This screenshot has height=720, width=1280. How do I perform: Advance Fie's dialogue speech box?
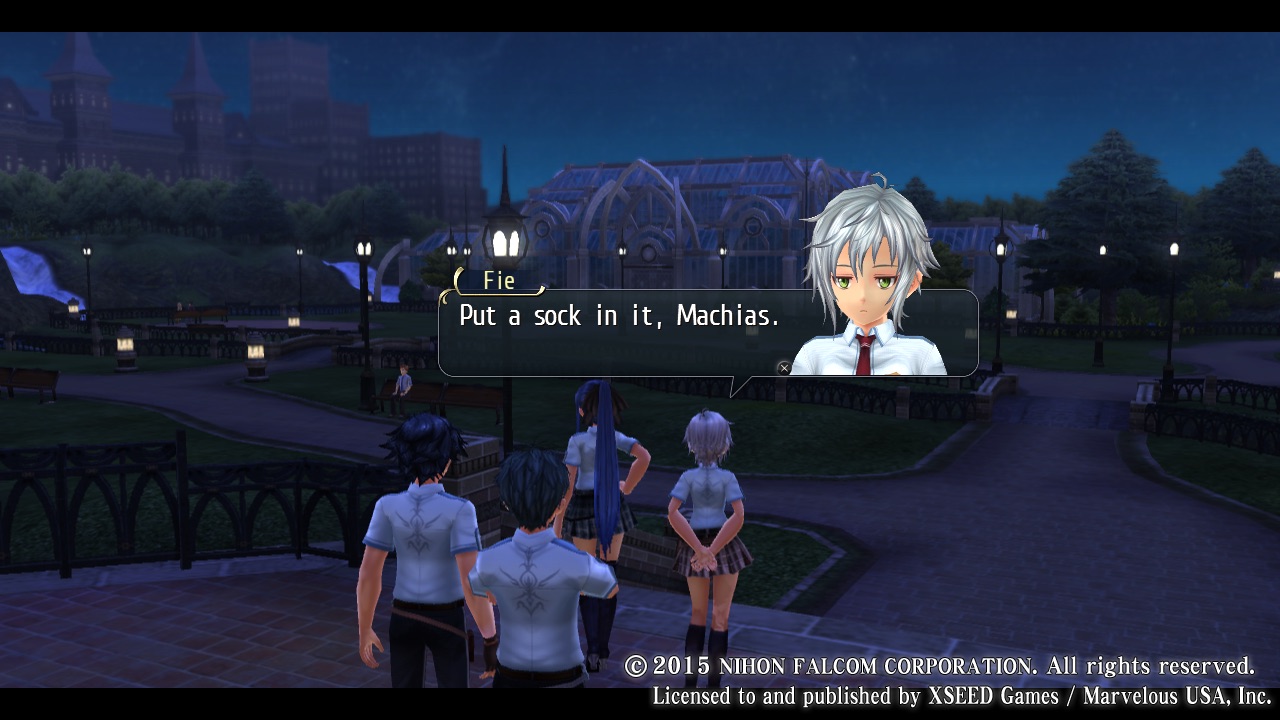(x=784, y=368)
